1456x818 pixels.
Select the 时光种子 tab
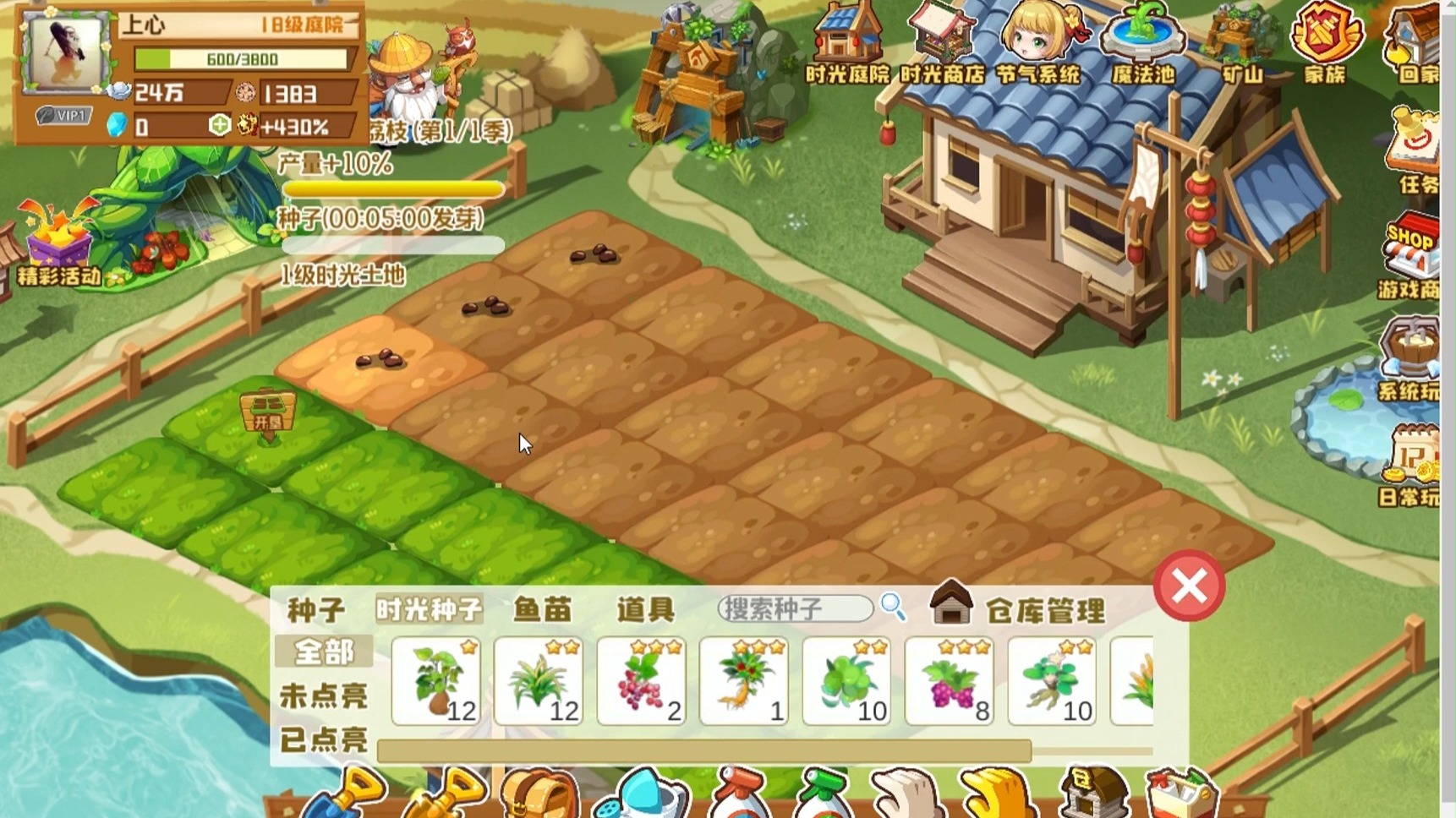tap(430, 609)
